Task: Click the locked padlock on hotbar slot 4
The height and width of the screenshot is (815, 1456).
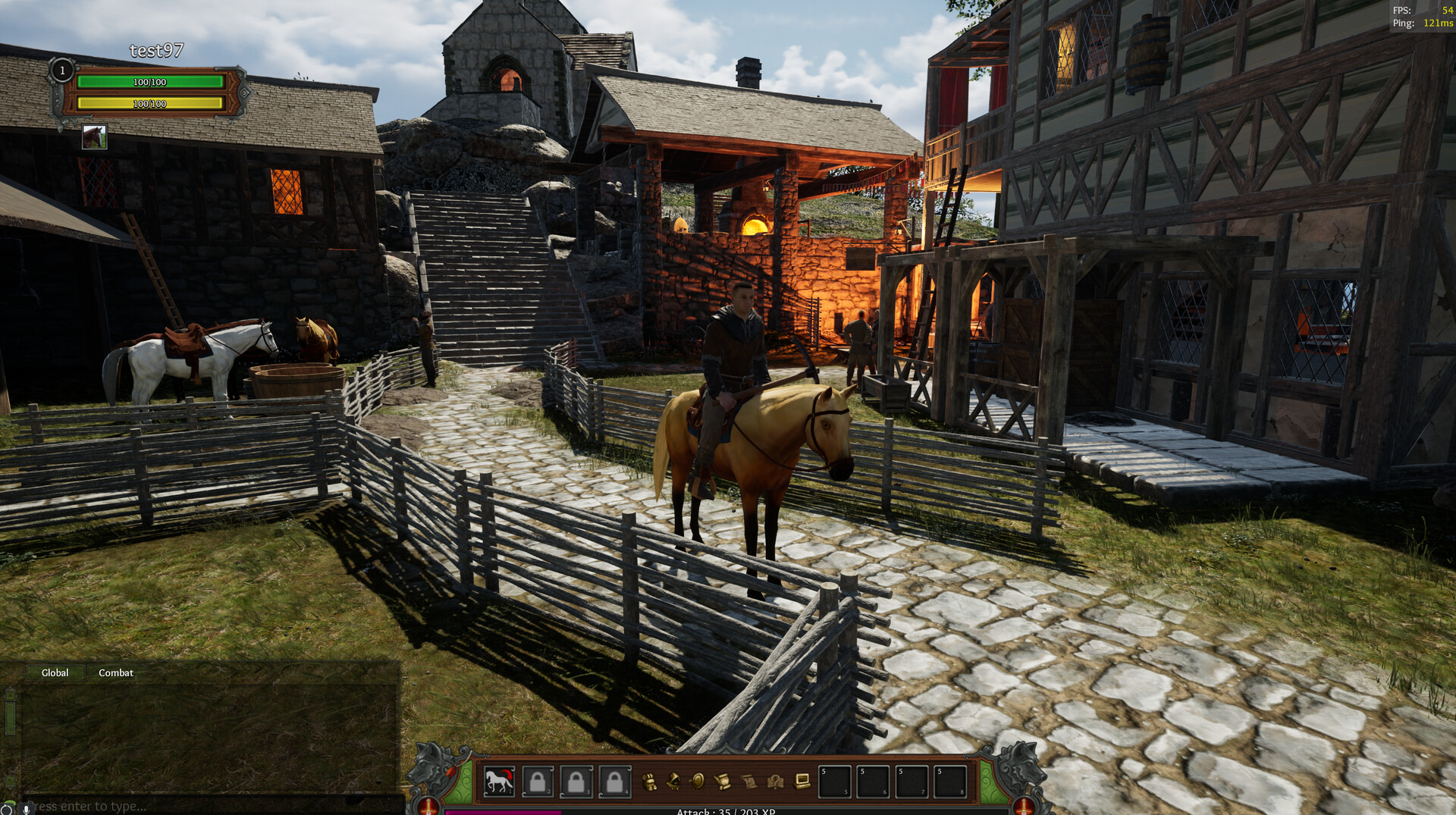Action: click(x=614, y=783)
